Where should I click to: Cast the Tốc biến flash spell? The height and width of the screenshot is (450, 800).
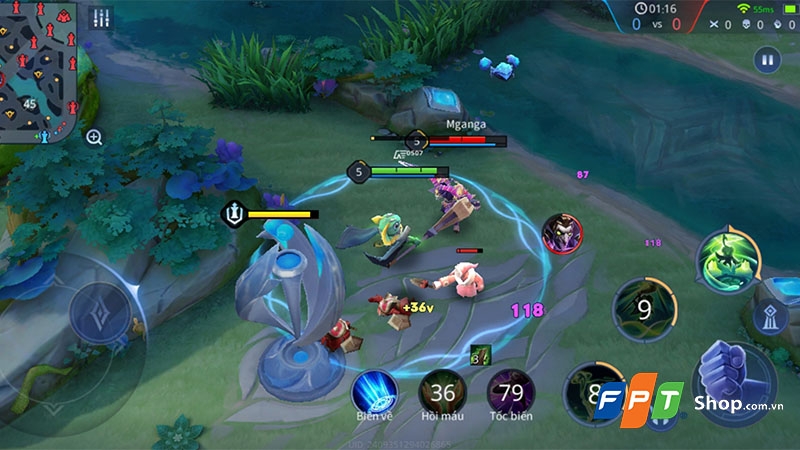click(510, 390)
